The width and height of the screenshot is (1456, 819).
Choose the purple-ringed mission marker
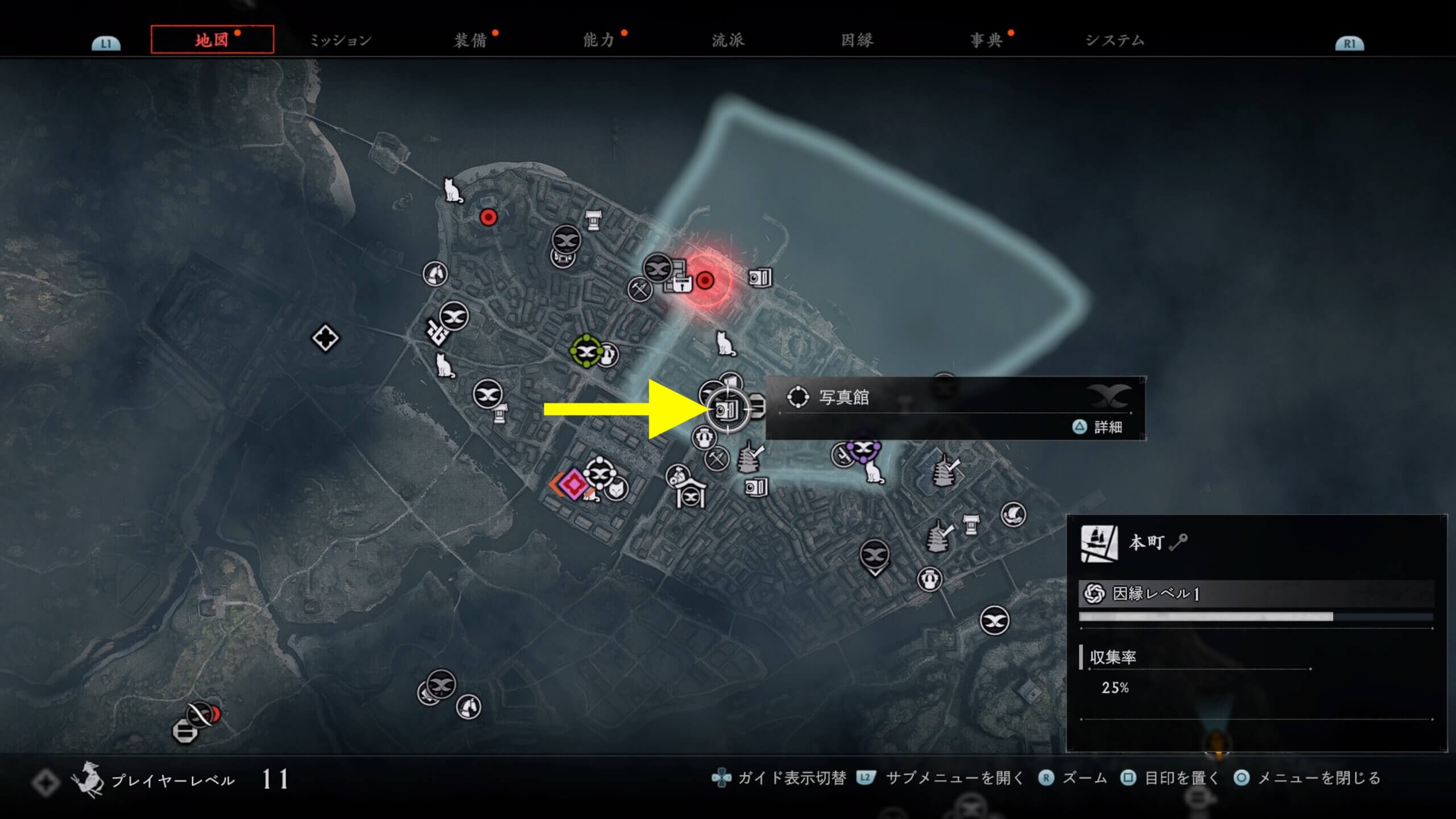click(x=863, y=449)
